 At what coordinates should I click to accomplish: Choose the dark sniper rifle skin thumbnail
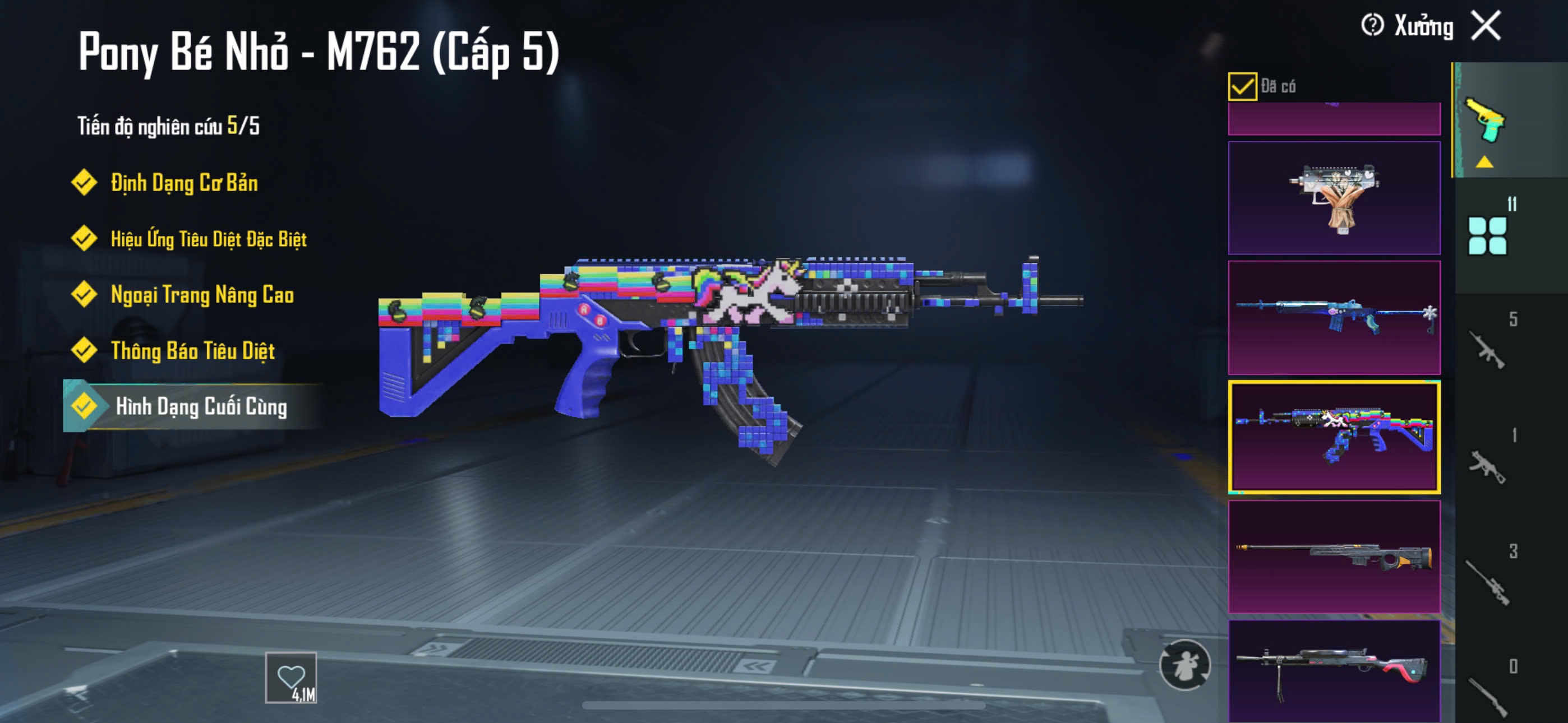coord(1334,555)
